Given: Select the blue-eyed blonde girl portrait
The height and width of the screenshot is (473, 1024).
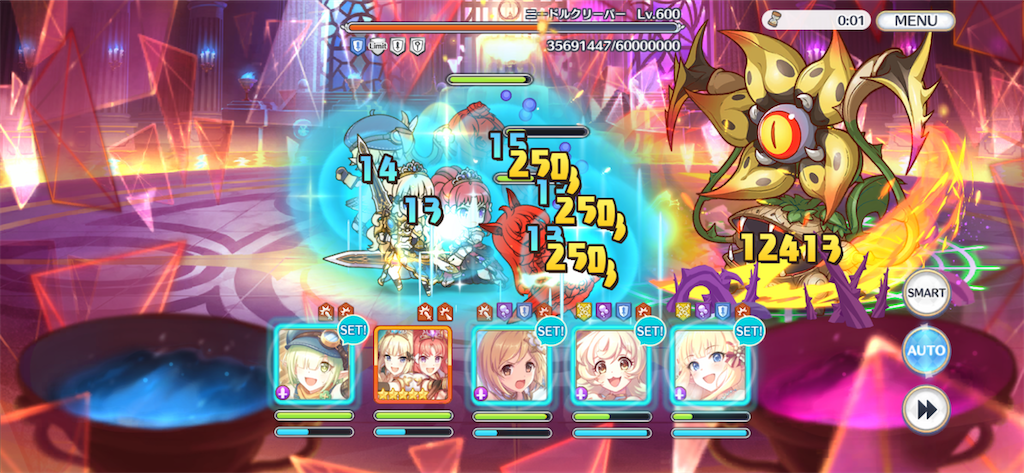Looking at the screenshot, I should click(709, 364).
